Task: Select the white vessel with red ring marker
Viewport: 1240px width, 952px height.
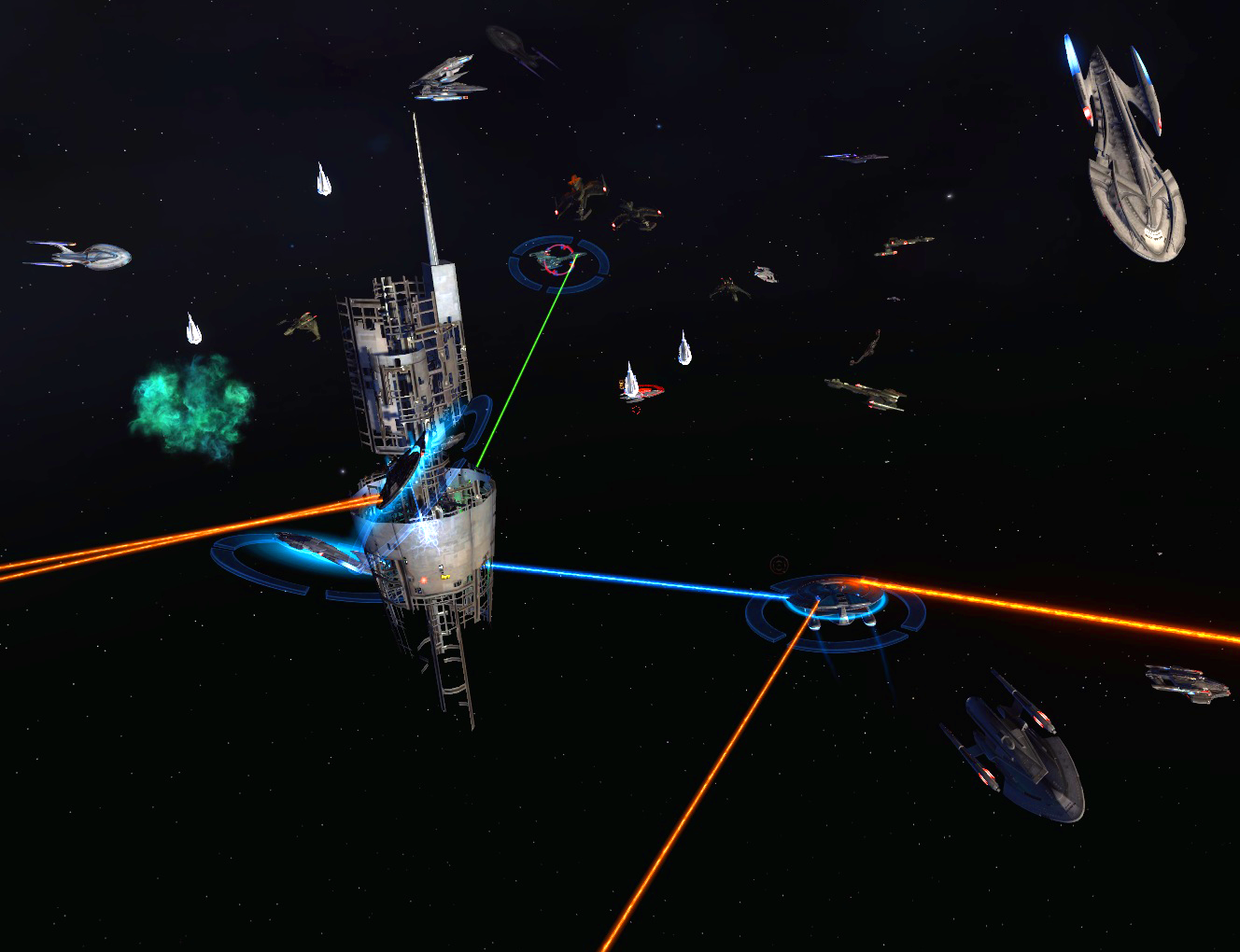Action: coord(632,384)
